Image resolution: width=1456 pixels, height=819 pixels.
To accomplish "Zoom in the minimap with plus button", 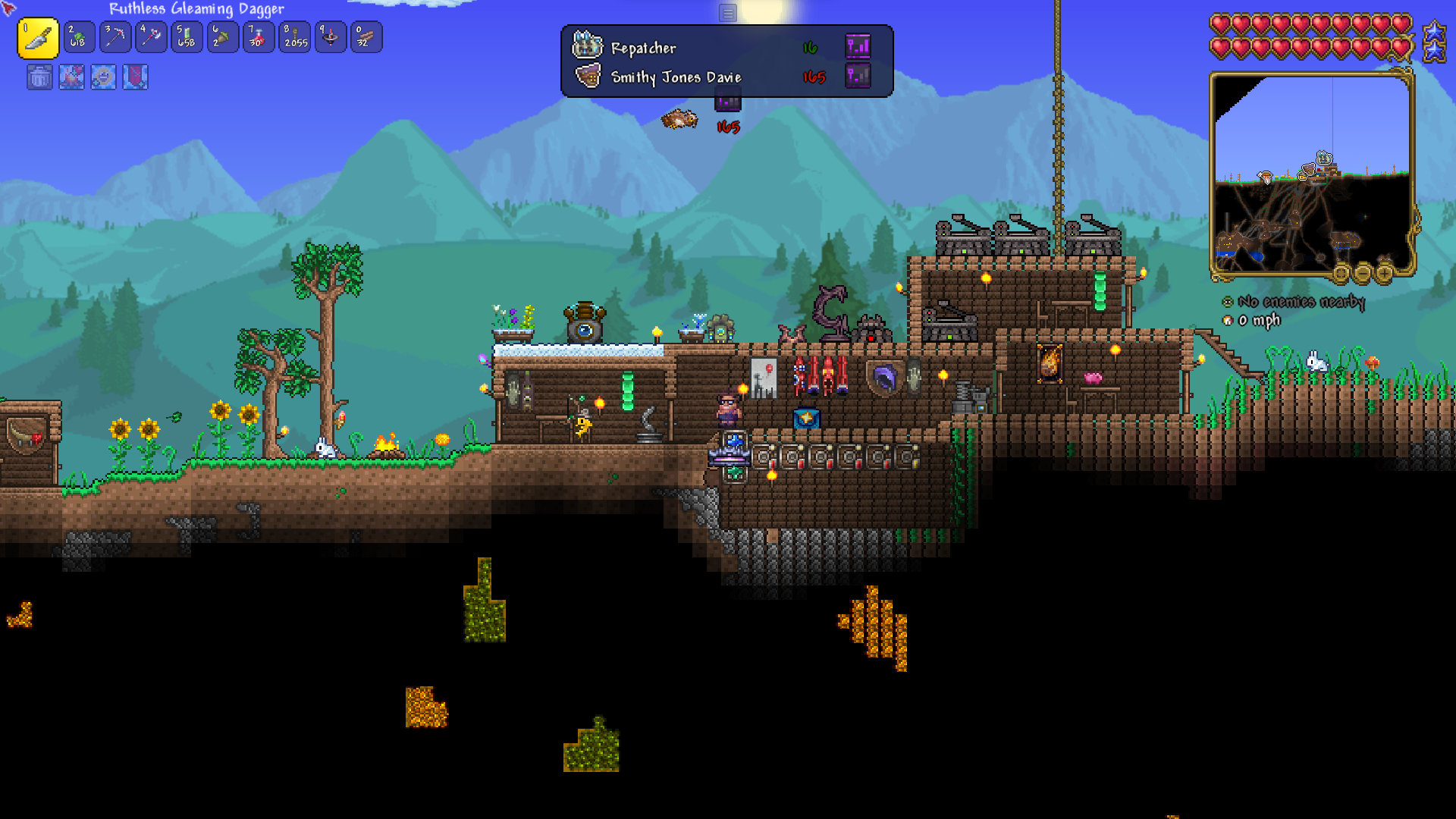I will 1384,273.
